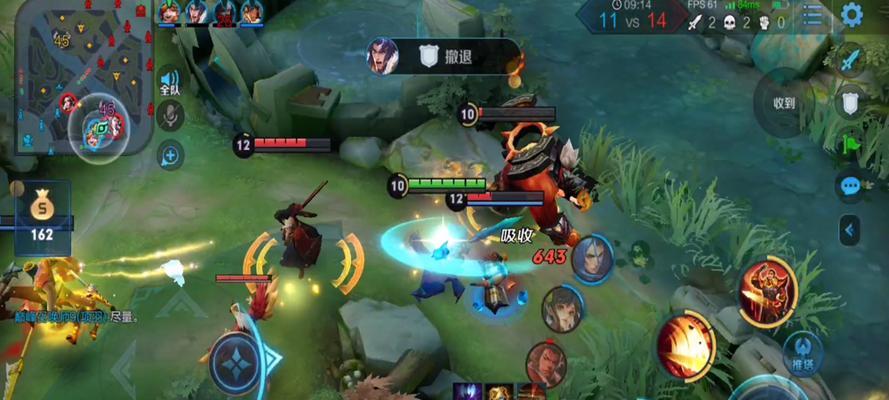The image size is (889, 400).
Task: Tap the 推塔 tower attack button
Action: tap(803, 355)
